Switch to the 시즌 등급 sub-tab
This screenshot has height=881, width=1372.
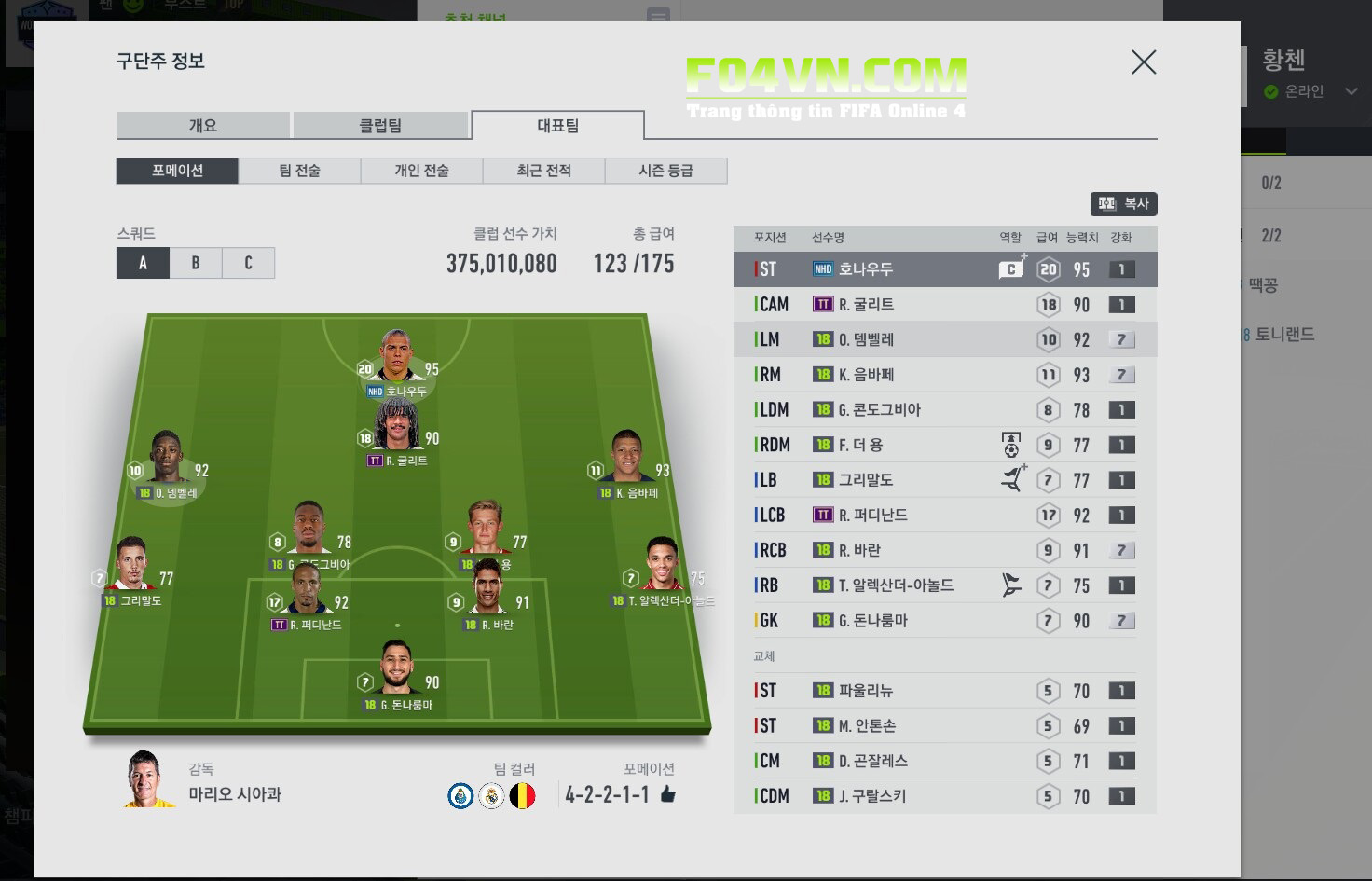tap(665, 171)
